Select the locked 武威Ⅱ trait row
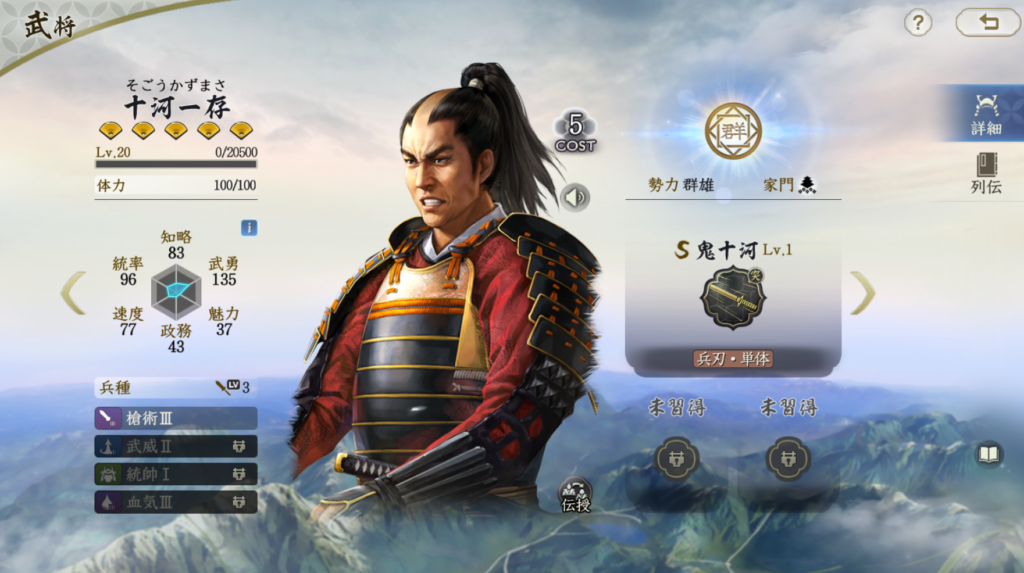This screenshot has height=573, width=1024. 176,446
